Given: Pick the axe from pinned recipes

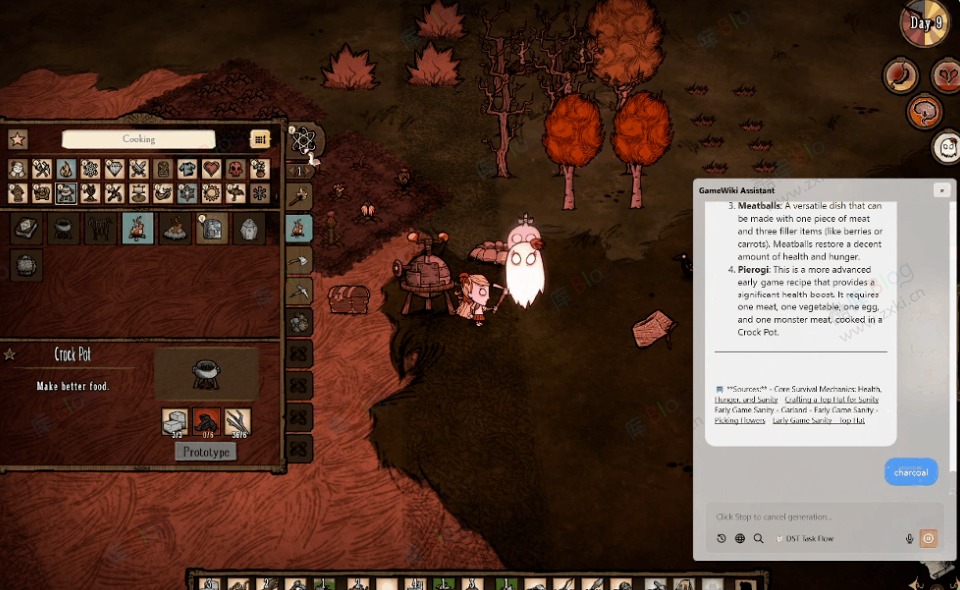Looking at the screenshot, I should [299, 260].
